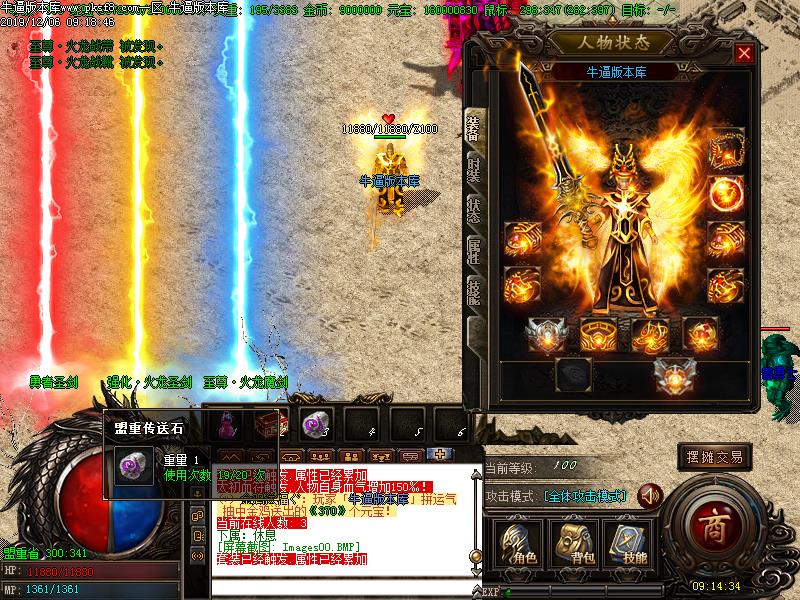Image resolution: width=800 pixels, height=600 pixels.
Task: Close the 人物状态 character panel
Action: (x=743, y=54)
